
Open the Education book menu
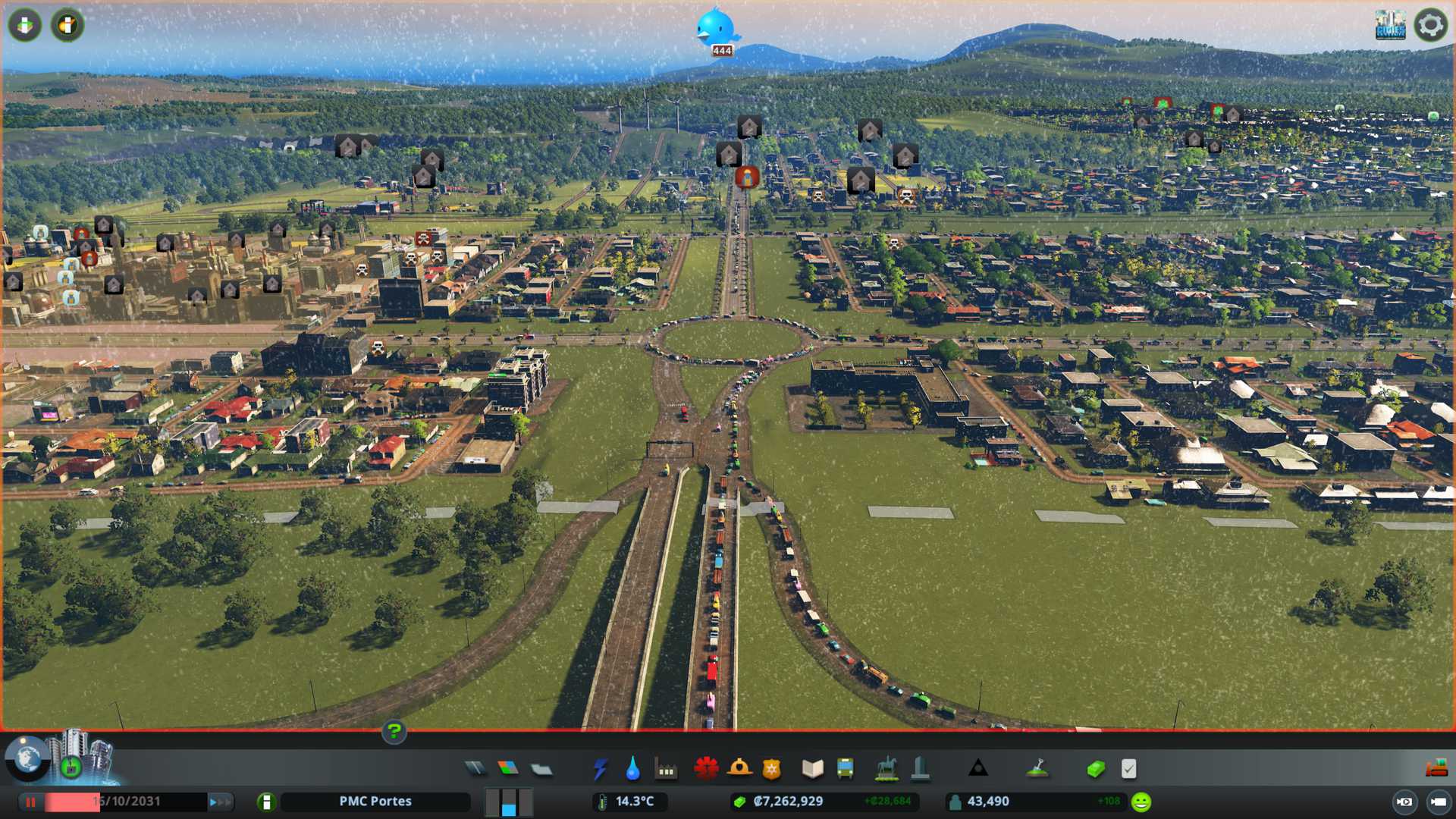pos(812,769)
